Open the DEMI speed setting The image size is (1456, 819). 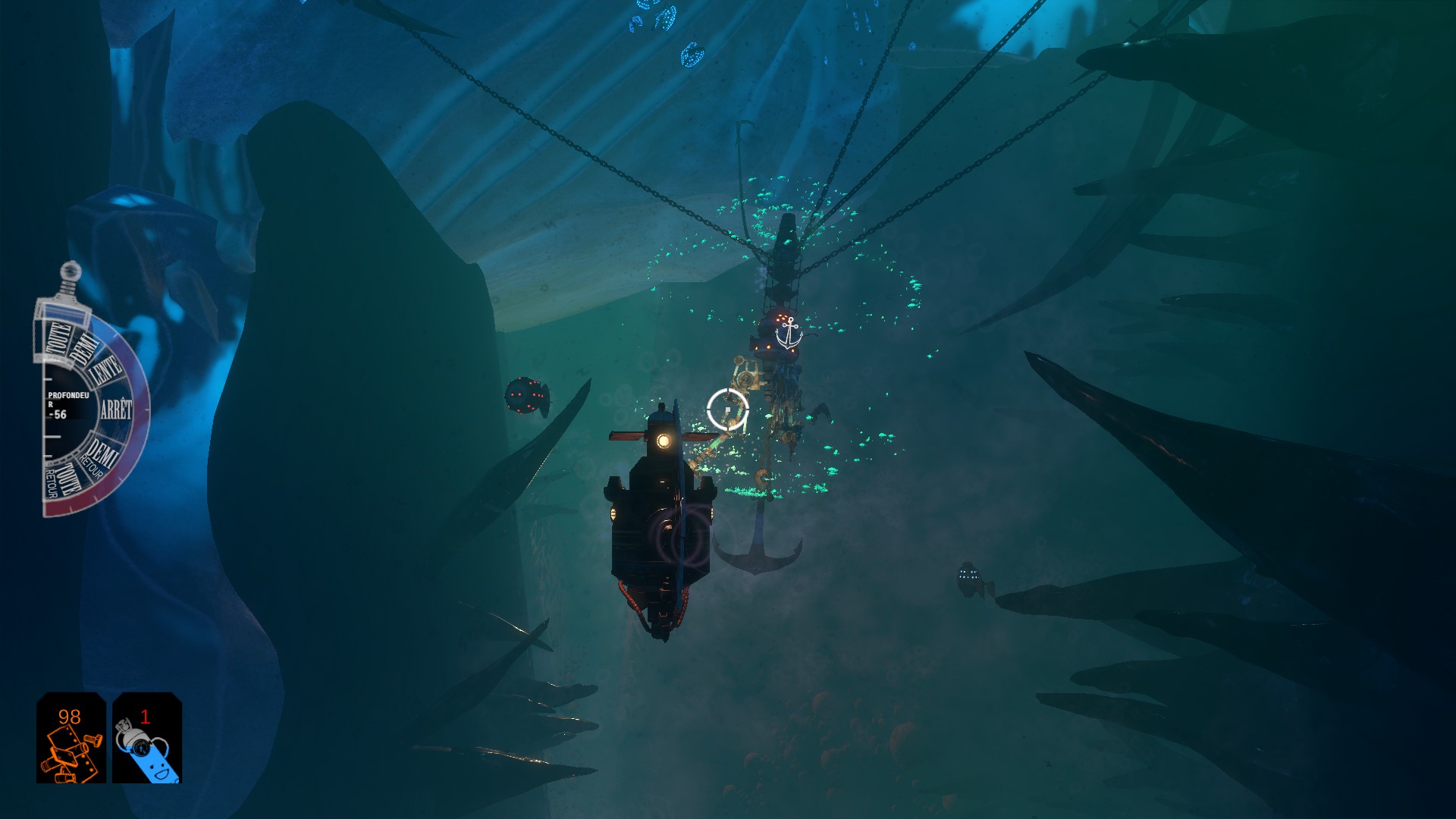[x=84, y=346]
